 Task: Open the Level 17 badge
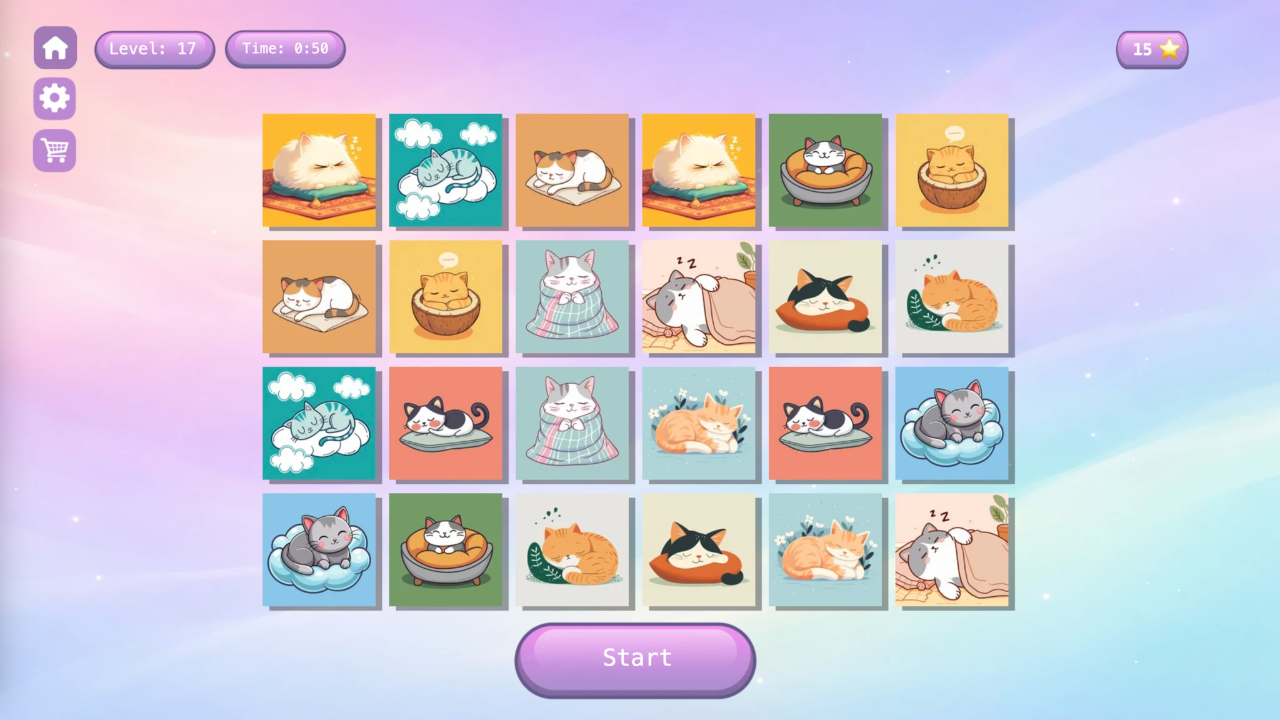point(154,48)
